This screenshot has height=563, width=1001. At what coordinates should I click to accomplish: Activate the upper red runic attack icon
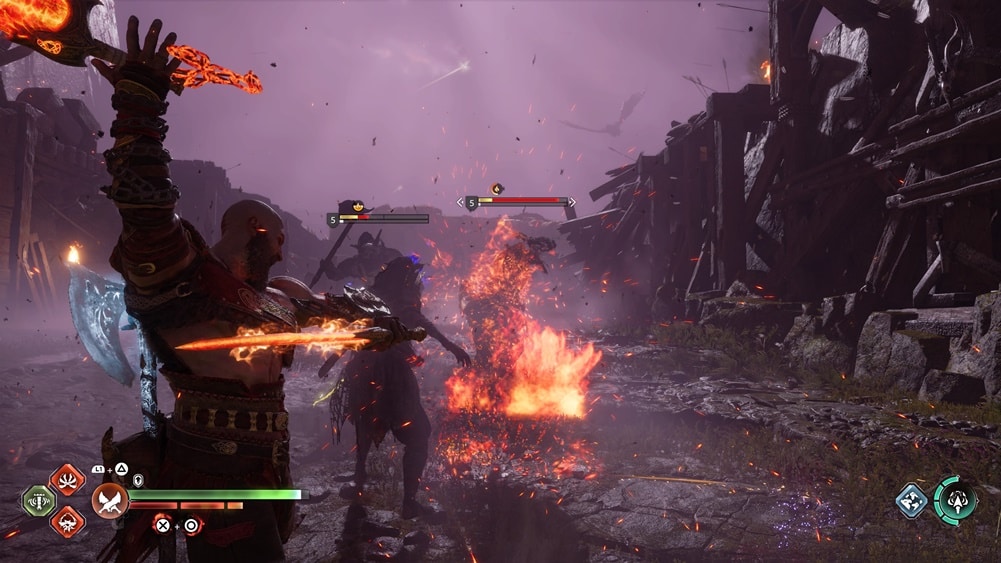[67, 479]
